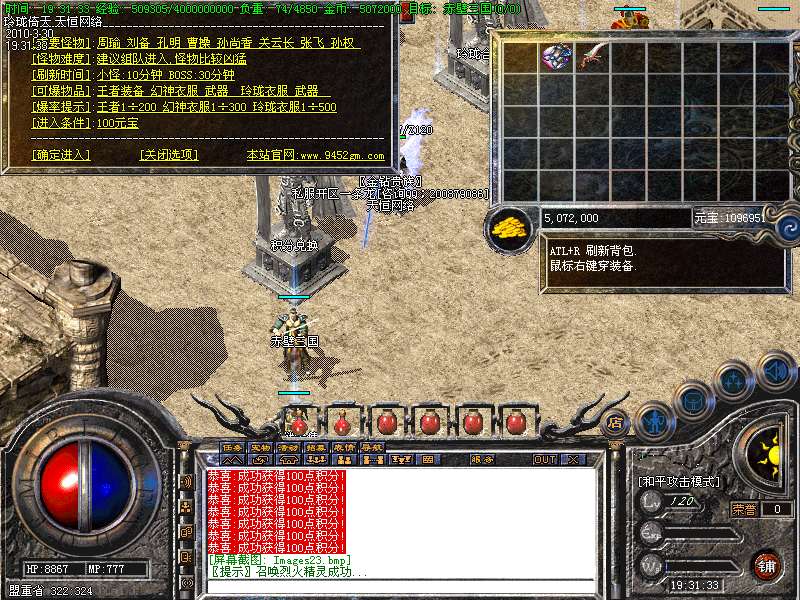Confirm entry via 确定进入 link
This screenshot has width=800, height=600.
point(61,155)
